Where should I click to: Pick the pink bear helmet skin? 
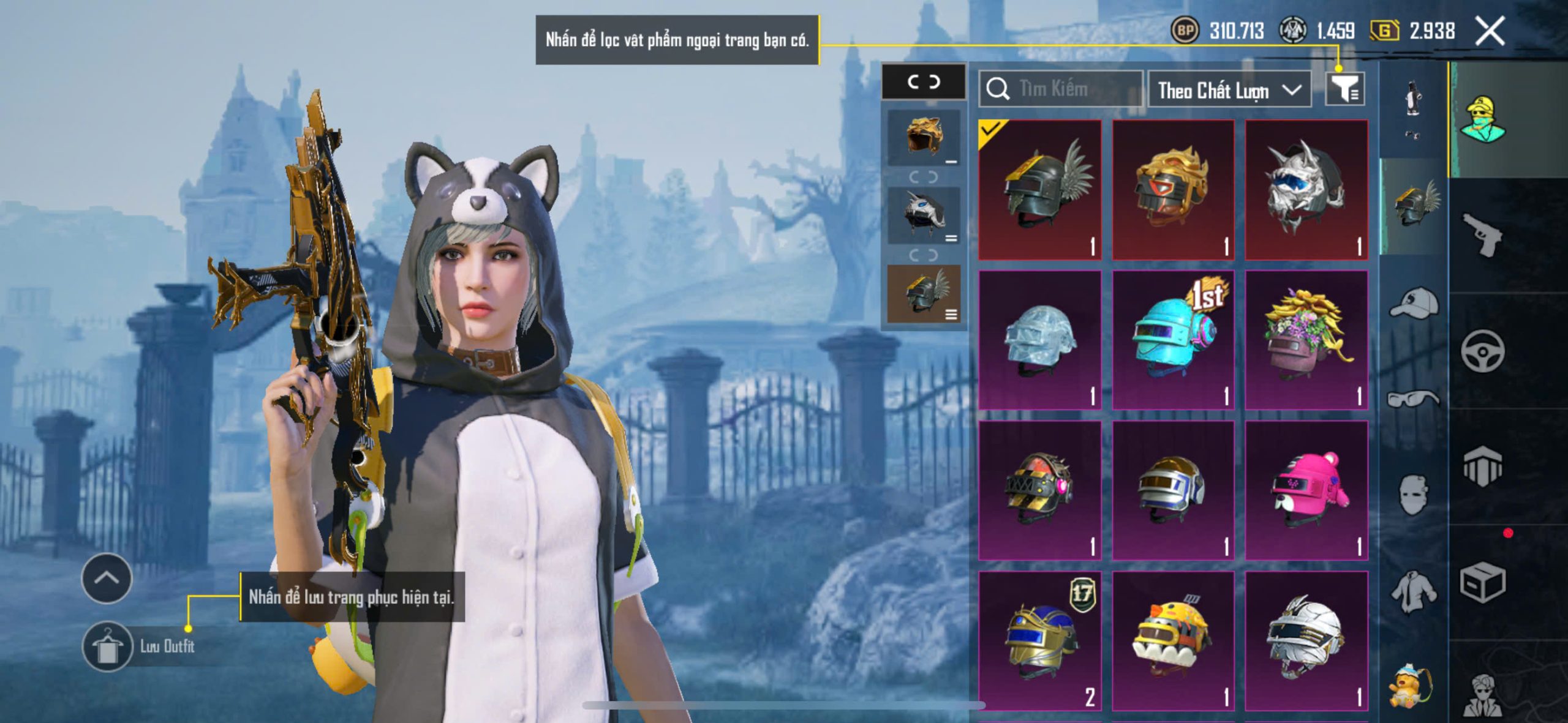[1306, 490]
